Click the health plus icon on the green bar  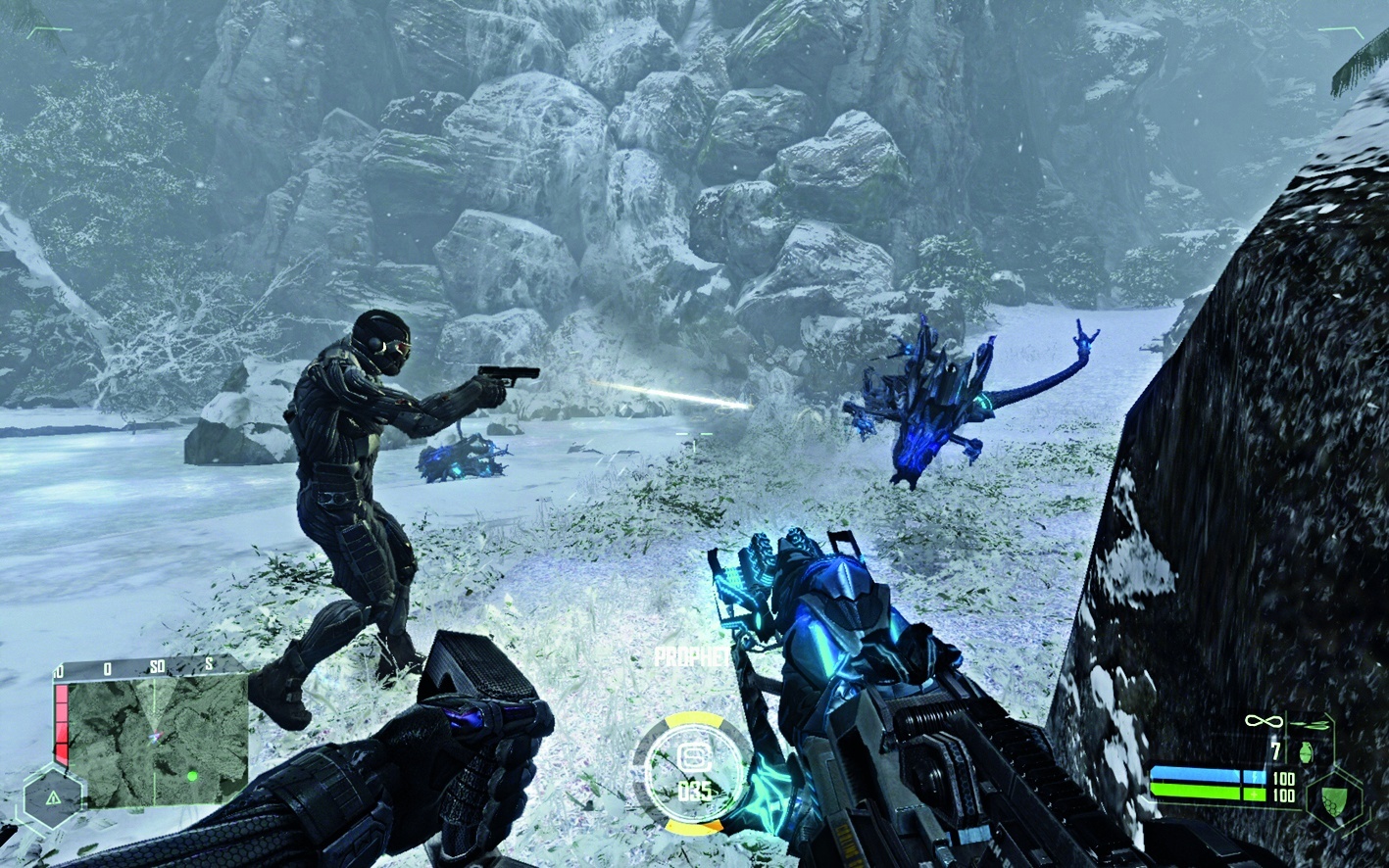pyautogui.click(x=1255, y=795)
